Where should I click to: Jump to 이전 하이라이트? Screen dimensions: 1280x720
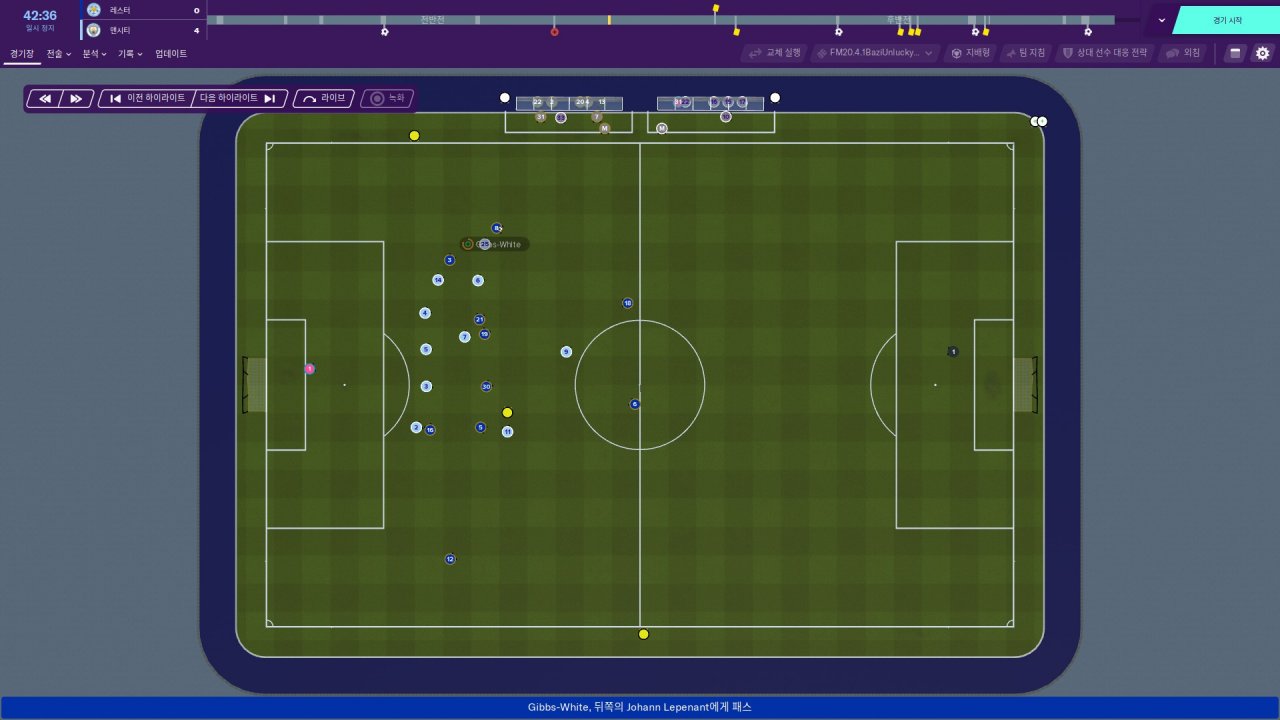point(147,99)
